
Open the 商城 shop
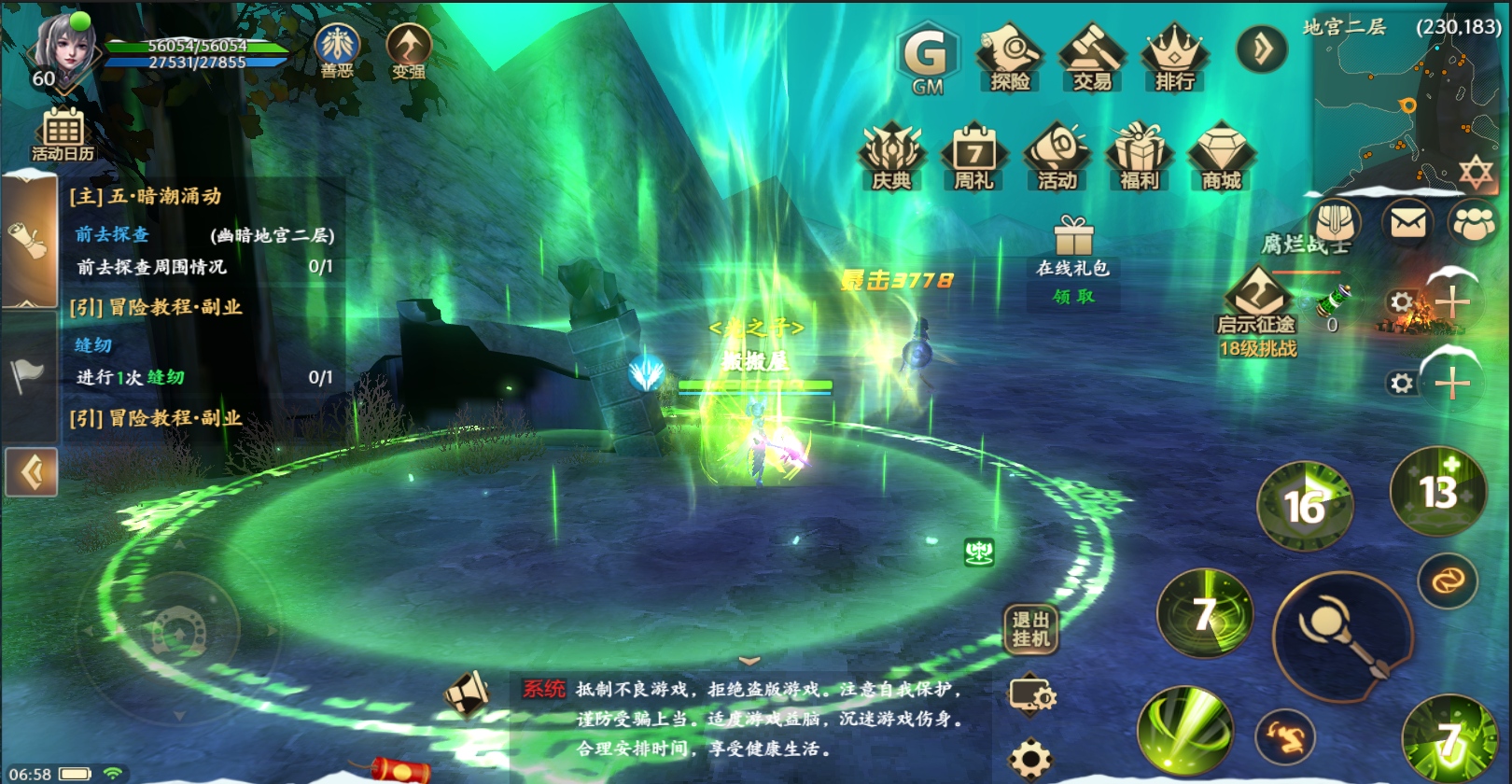(1221, 157)
